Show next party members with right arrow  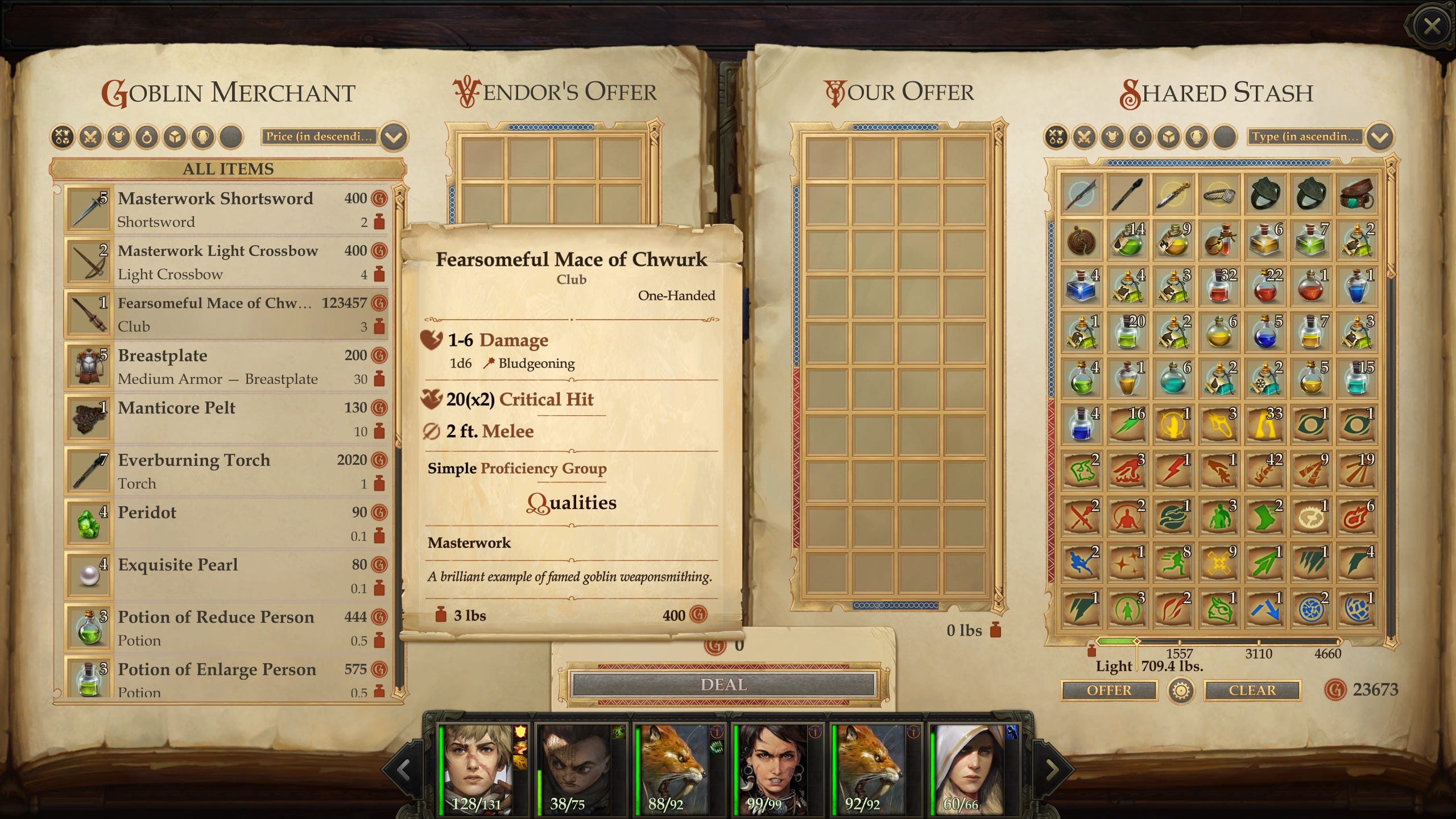1051,770
